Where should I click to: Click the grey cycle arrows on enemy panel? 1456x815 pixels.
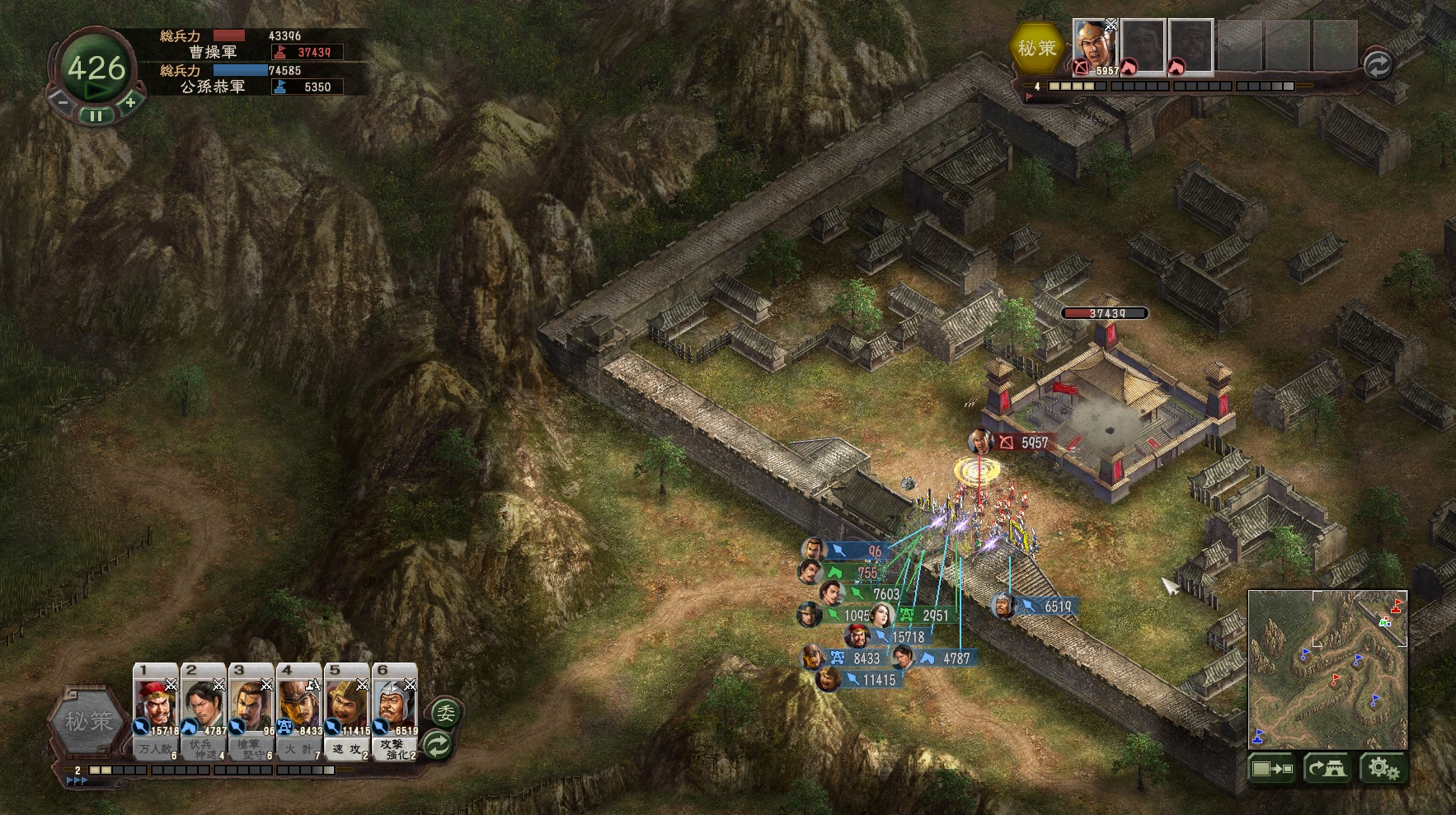pos(1378,65)
